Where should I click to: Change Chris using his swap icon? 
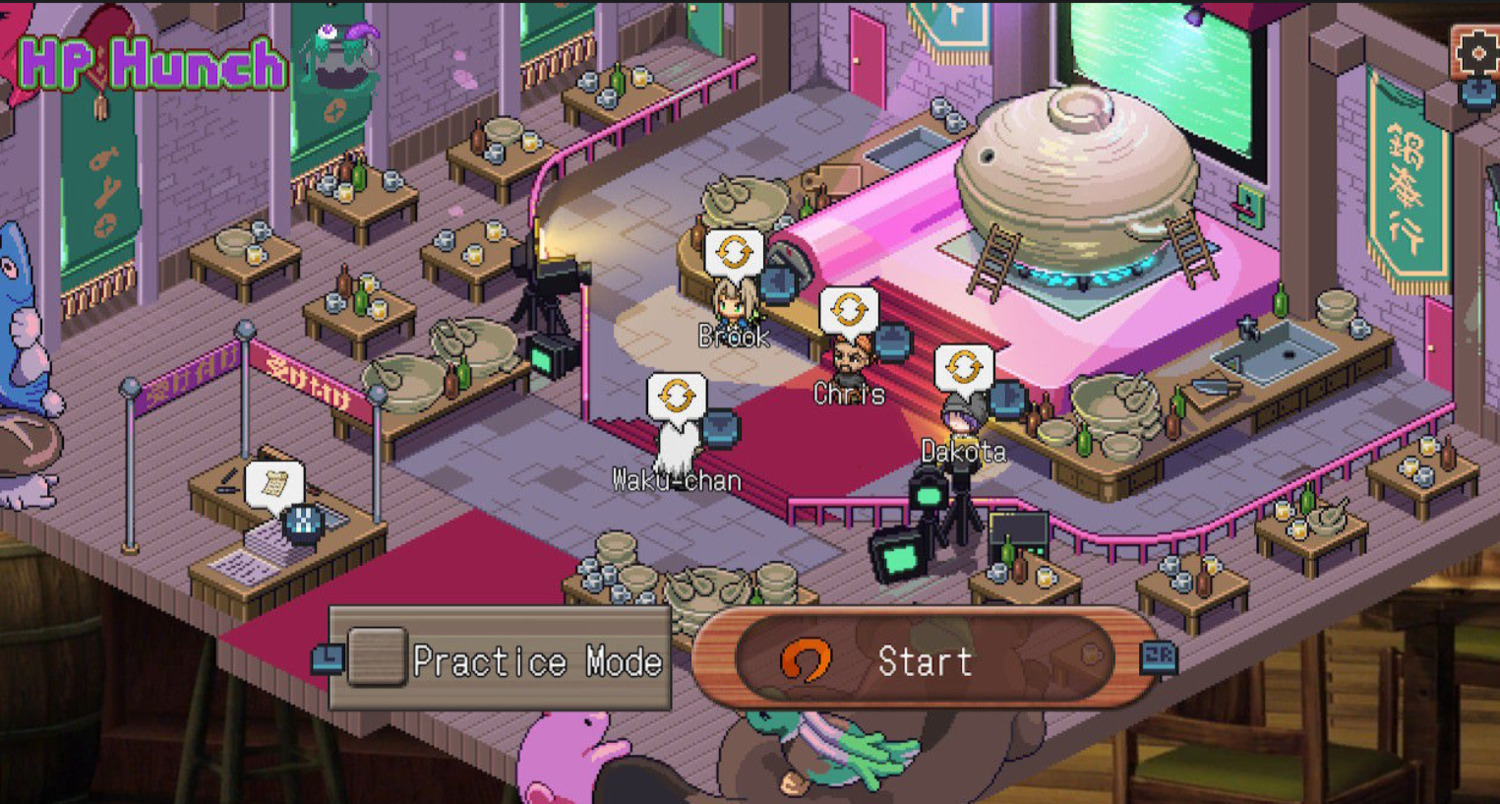click(849, 310)
